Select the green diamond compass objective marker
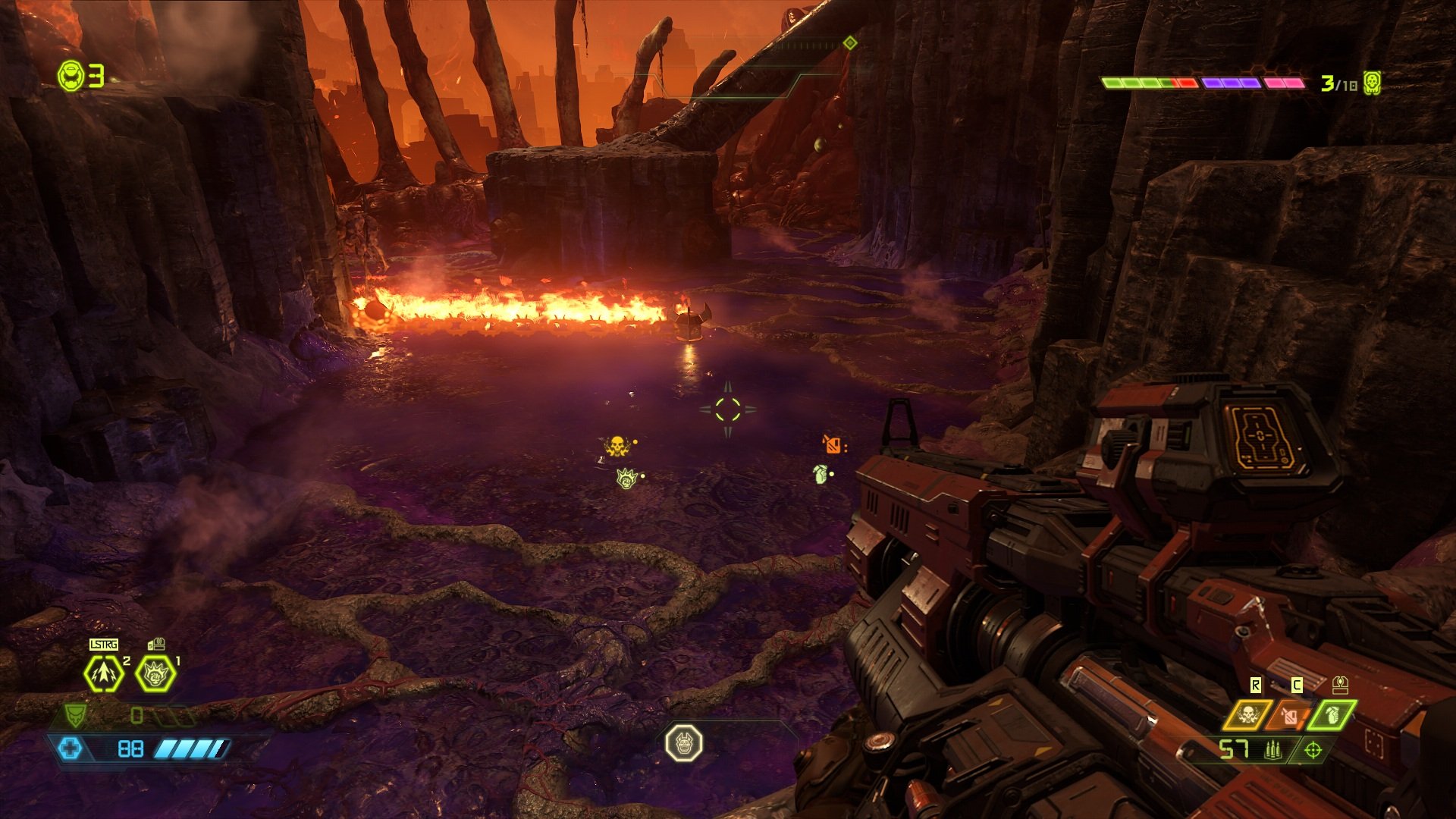 click(850, 43)
